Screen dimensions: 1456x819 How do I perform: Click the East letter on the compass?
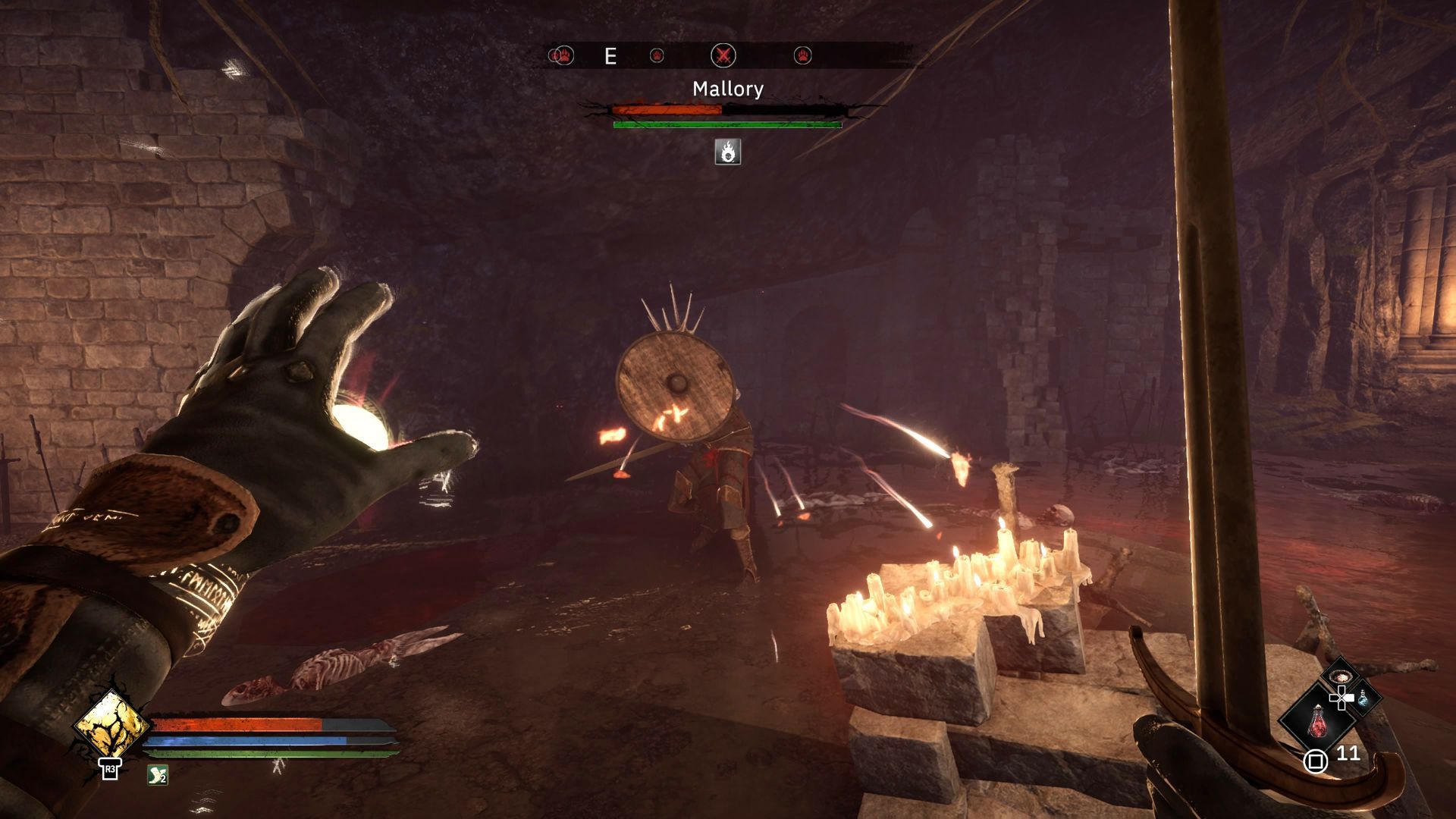pos(610,56)
